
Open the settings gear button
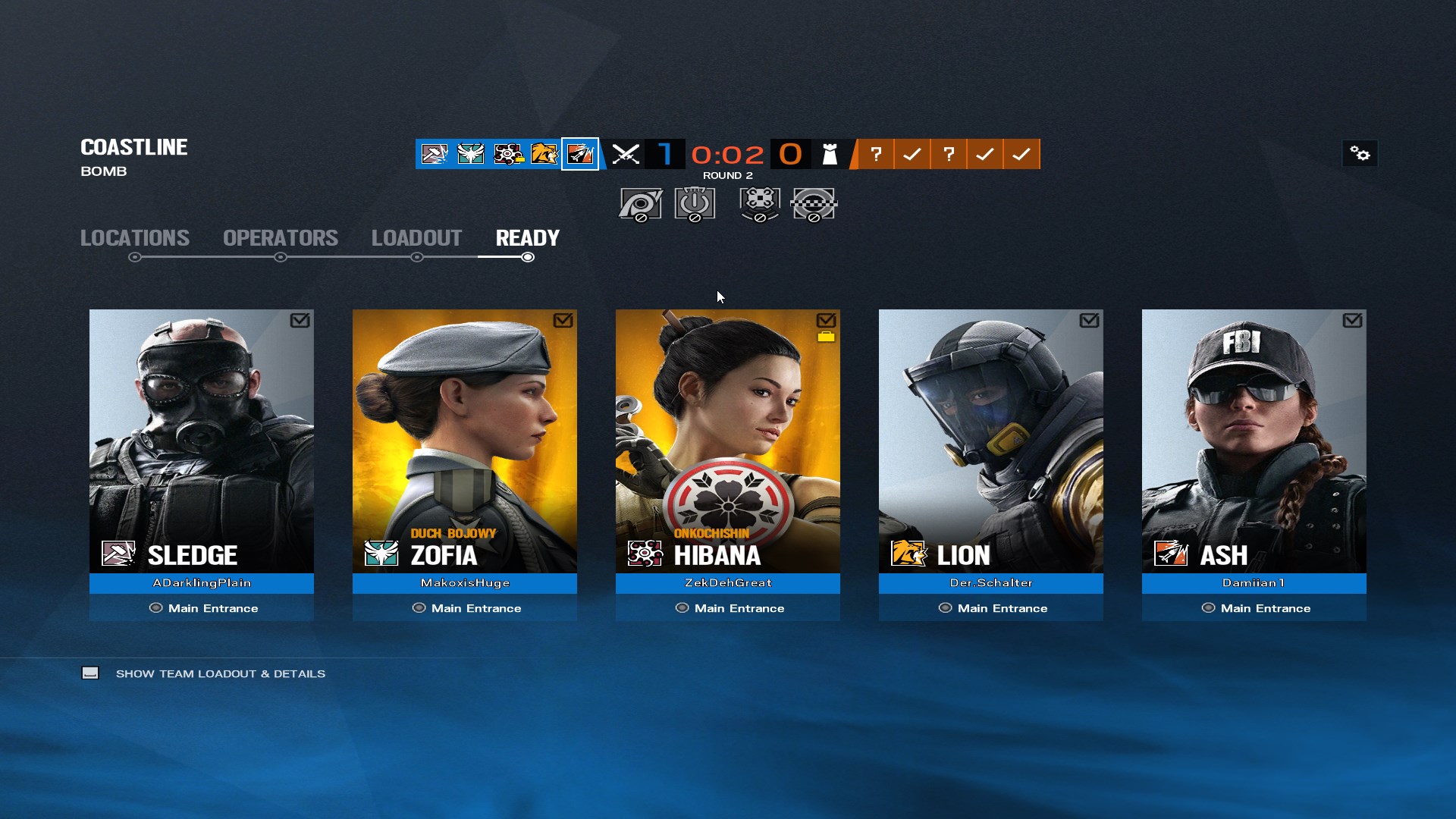(x=1360, y=154)
